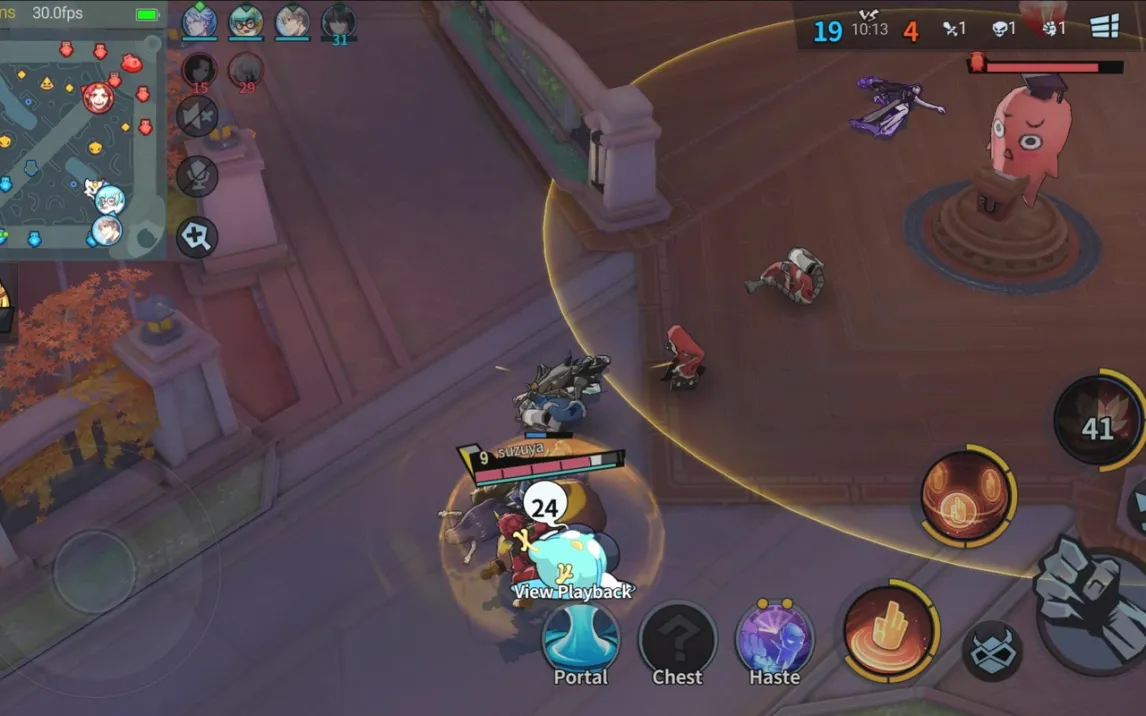Viewport: 1146px width, 716px height.
Task: Open the Chest slot
Action: [x=677, y=639]
